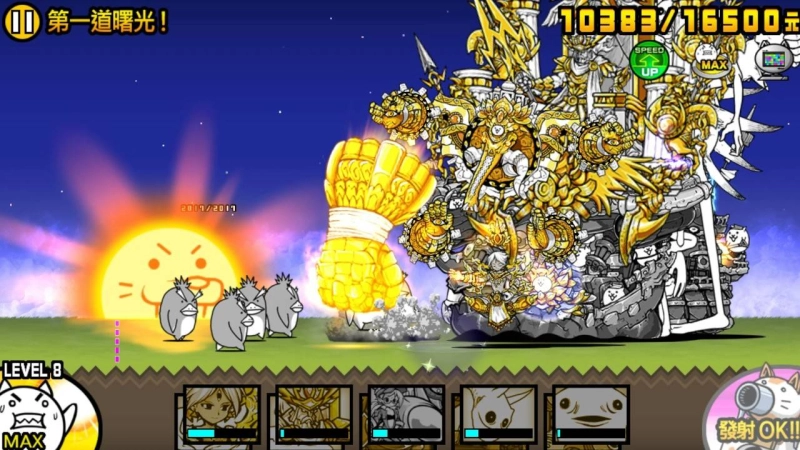Activate the green Speed Up power-up
The image size is (800, 450).
[x=649, y=61]
